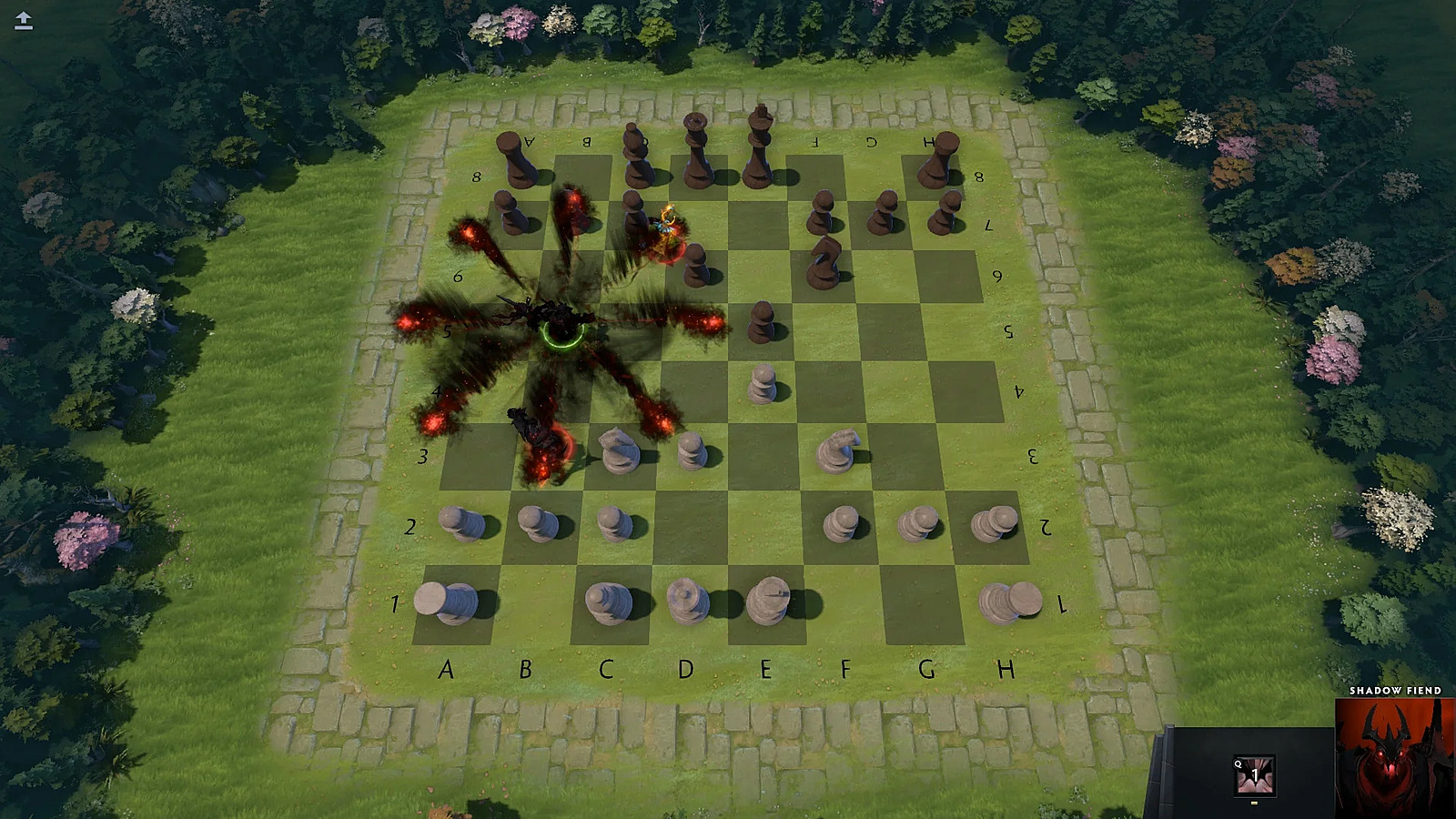This screenshot has height=819, width=1456.
Task: Select the white bishop on c3
Action: click(619, 446)
